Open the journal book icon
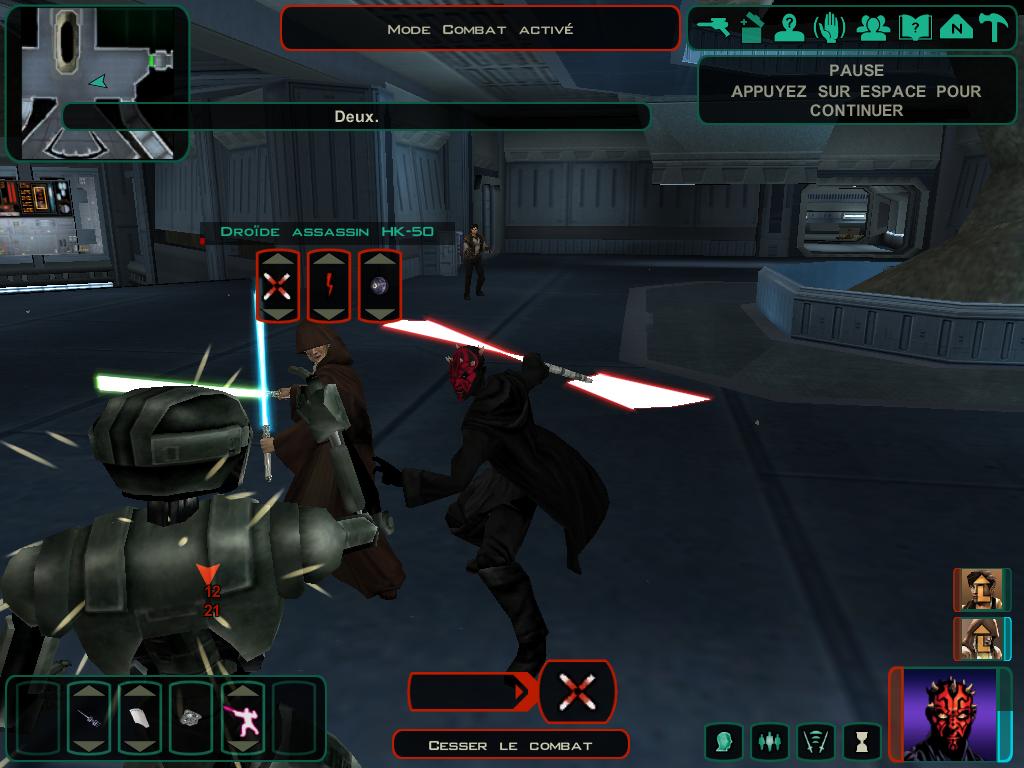Screen dimensions: 1024x768 click(914, 27)
